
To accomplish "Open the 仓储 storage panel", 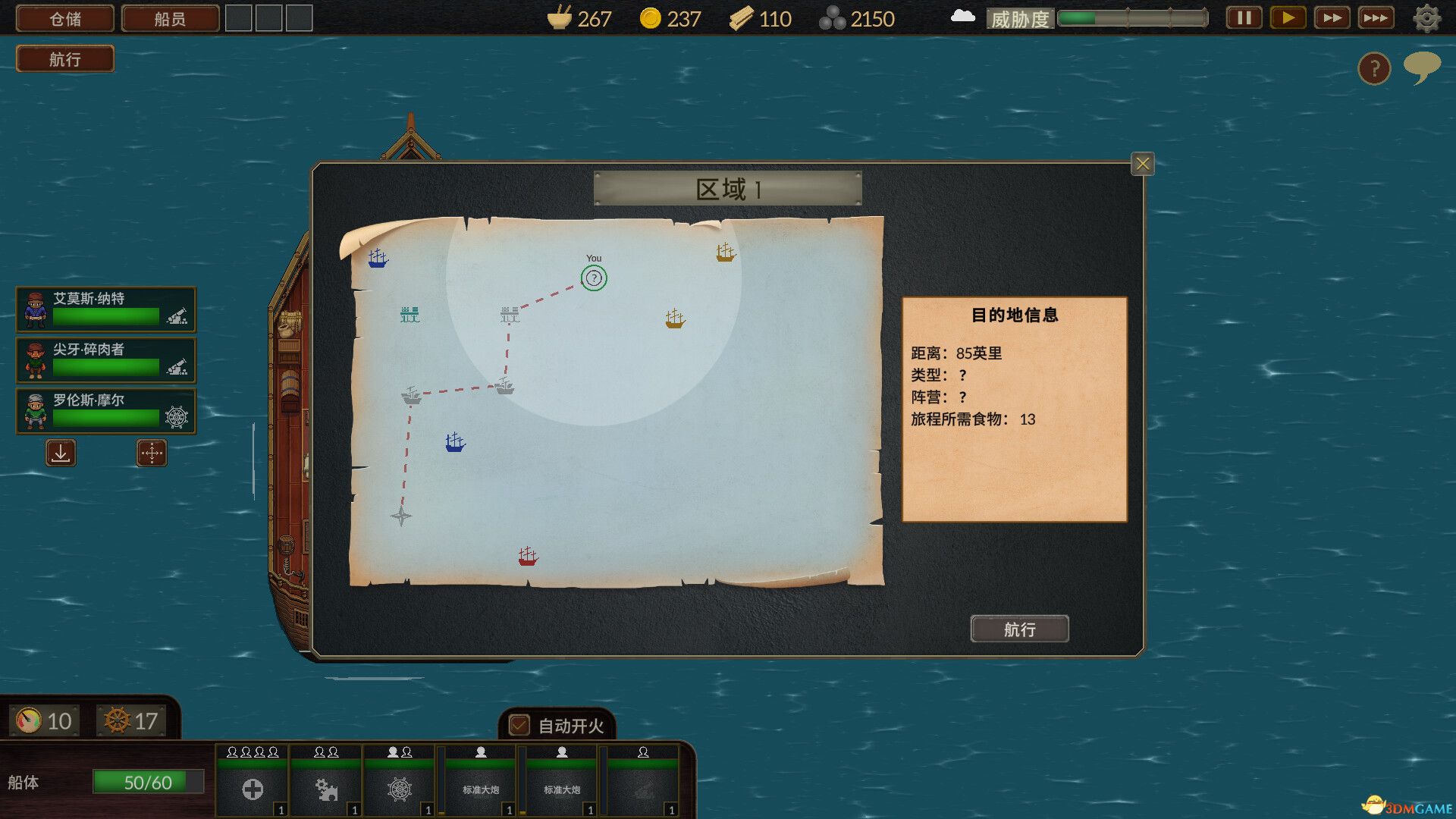I will tap(64, 18).
